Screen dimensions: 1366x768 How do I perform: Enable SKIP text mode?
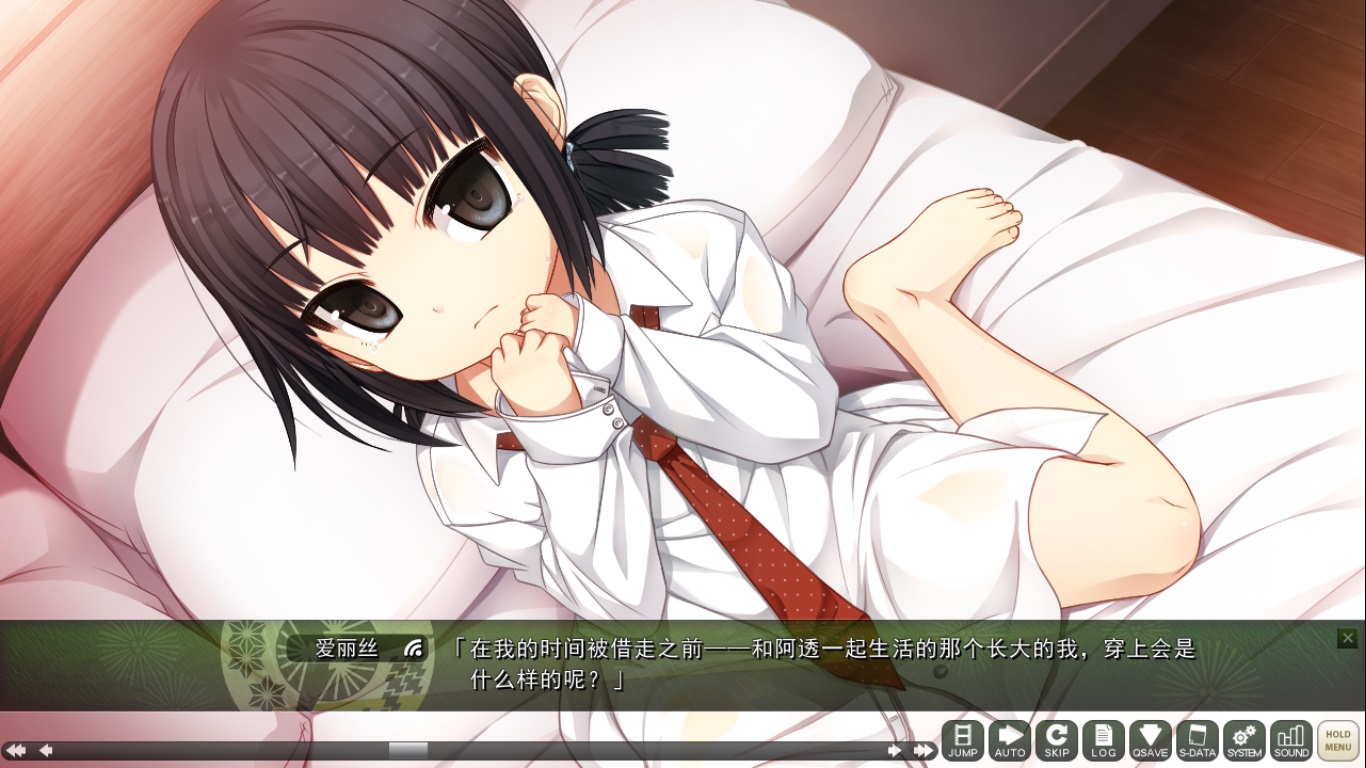[x=1057, y=741]
